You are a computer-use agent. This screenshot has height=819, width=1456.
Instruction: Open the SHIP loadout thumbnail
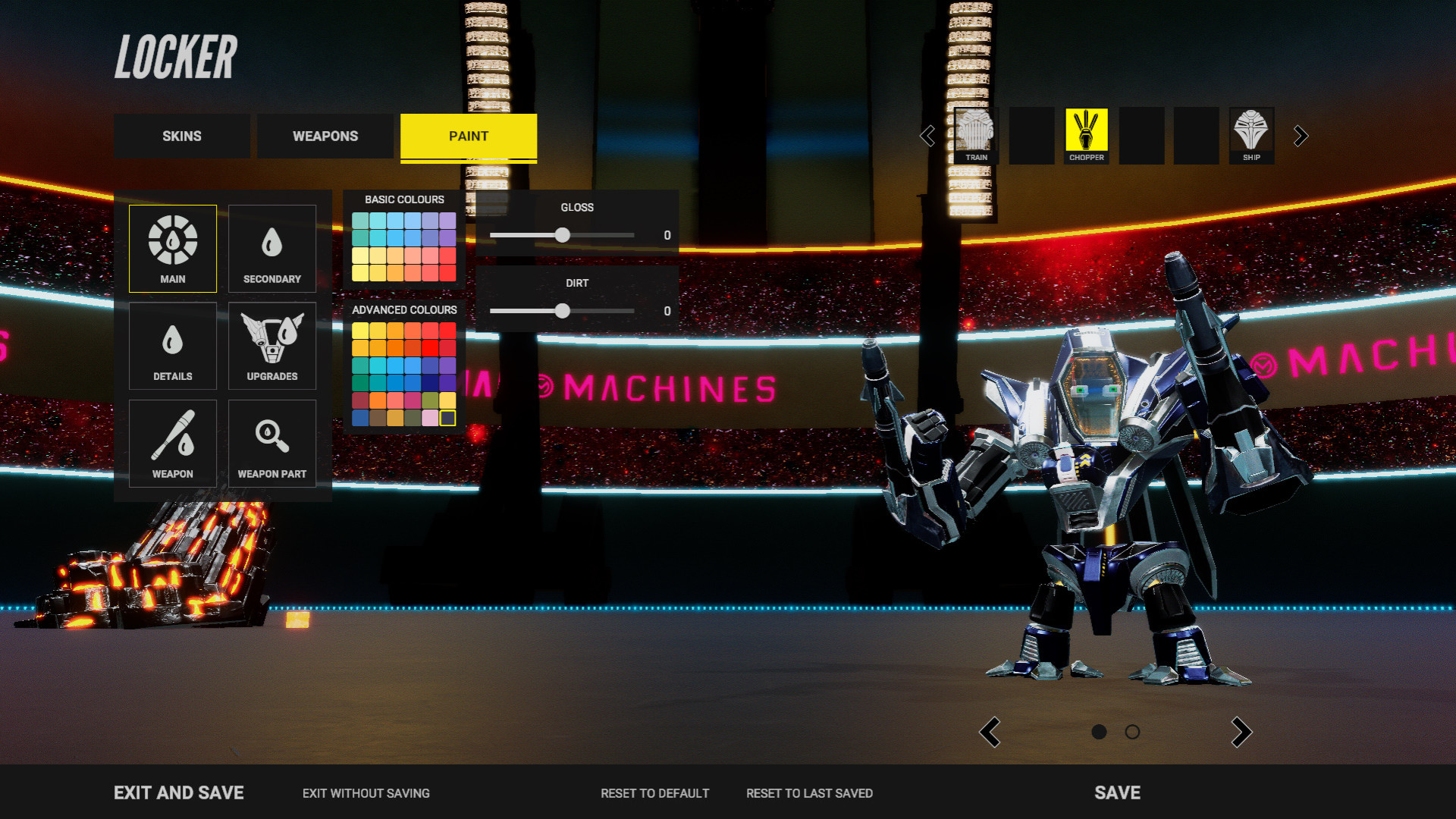coord(1250,136)
